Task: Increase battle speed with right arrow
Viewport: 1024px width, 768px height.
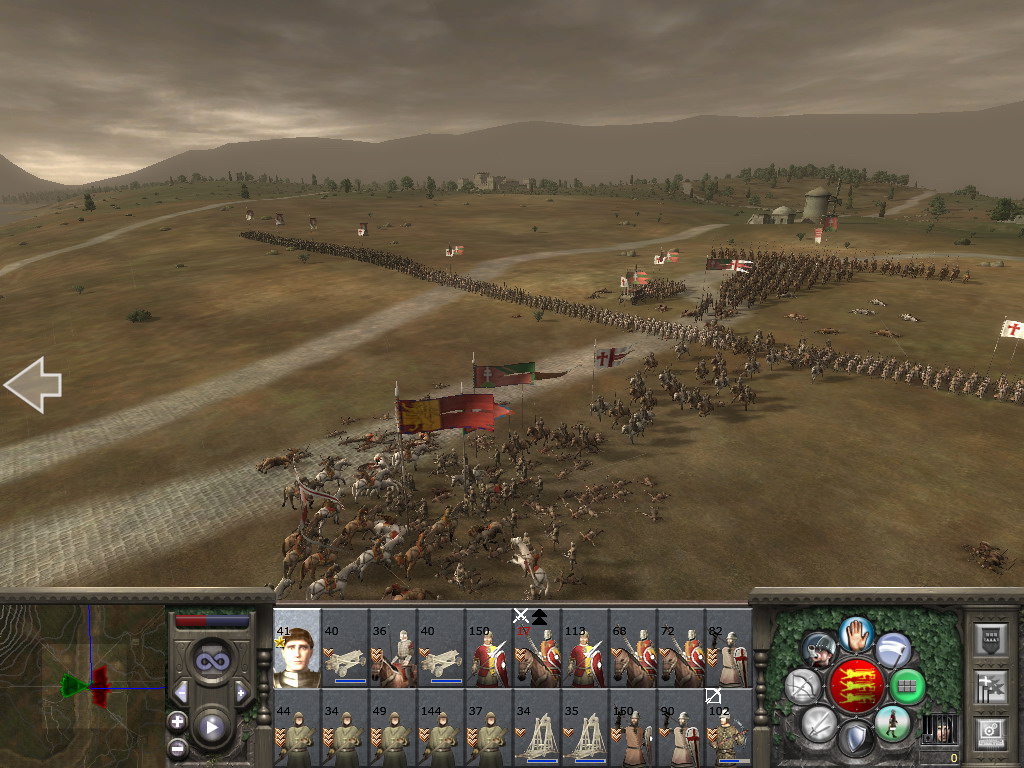Action: [241, 692]
